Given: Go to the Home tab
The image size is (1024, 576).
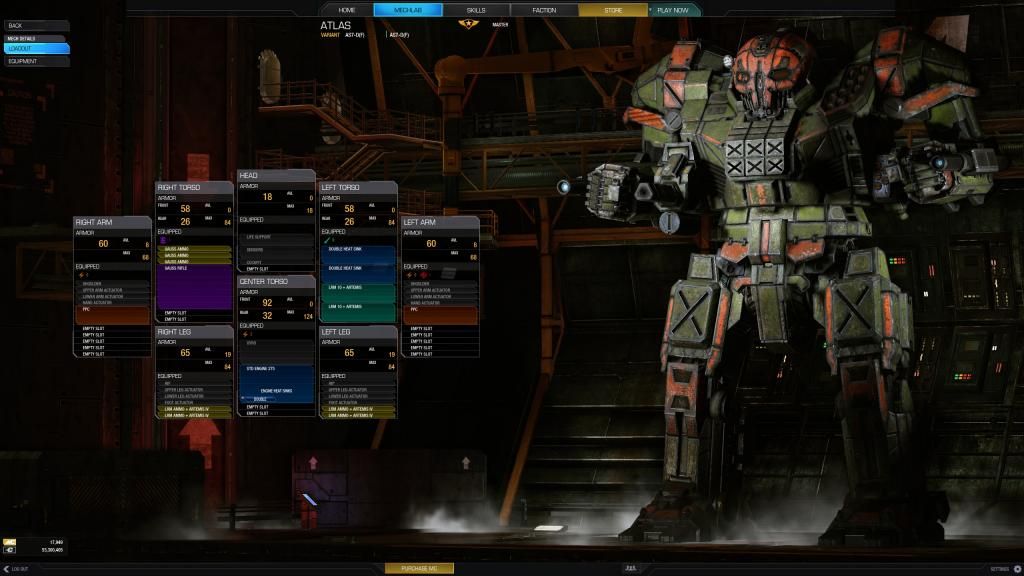Looking at the screenshot, I should (347, 10).
